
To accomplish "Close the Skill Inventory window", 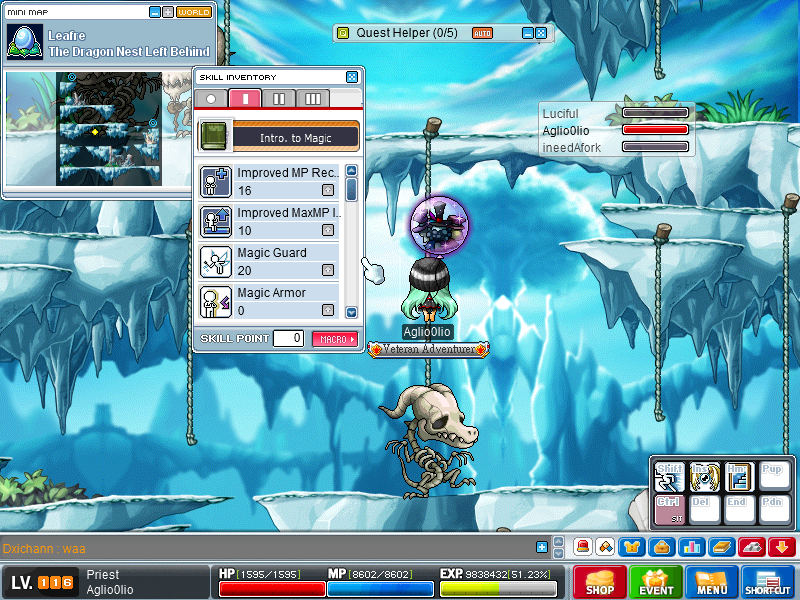I will [352, 77].
